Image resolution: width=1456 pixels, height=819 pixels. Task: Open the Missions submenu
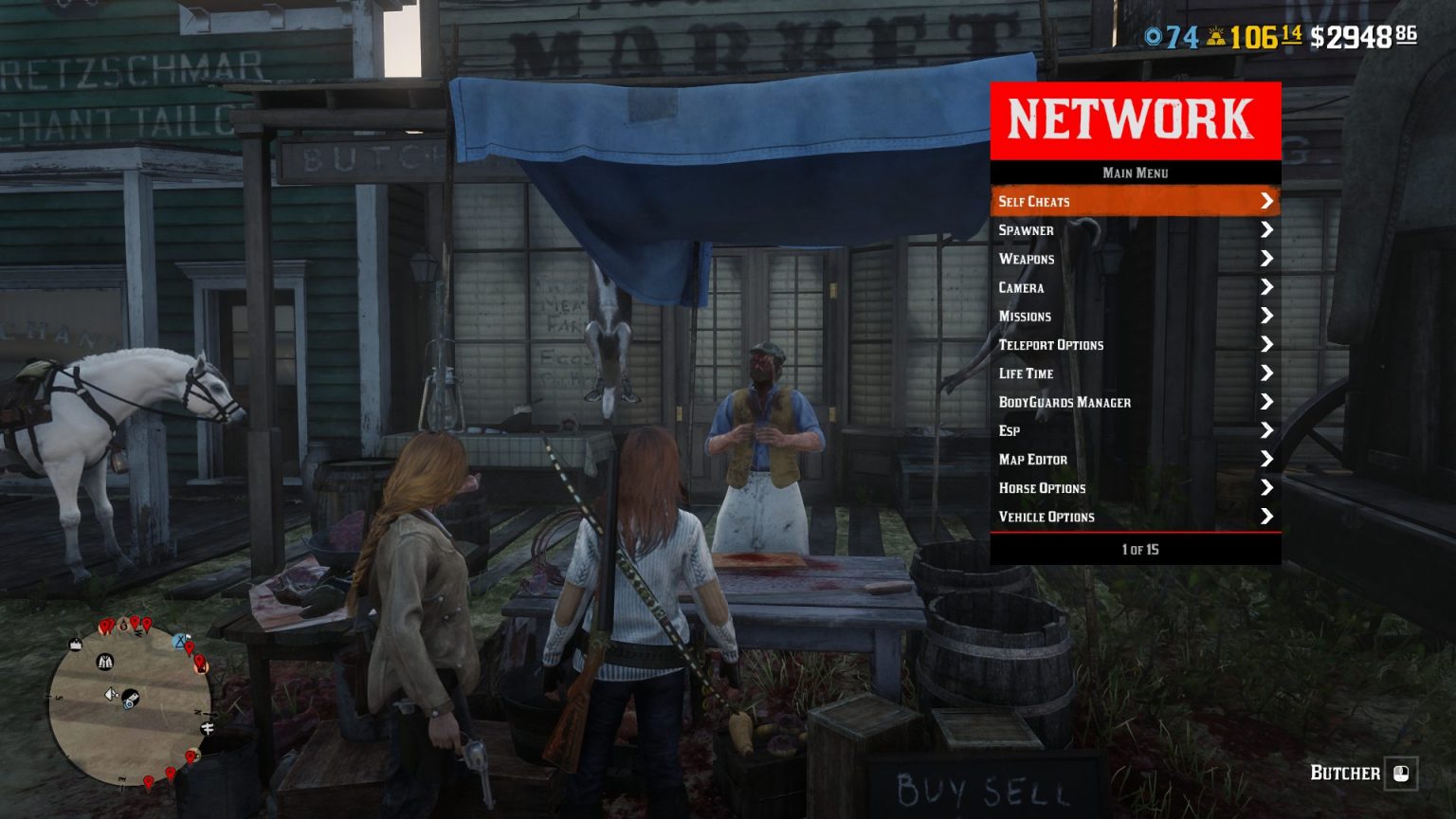coord(1025,316)
